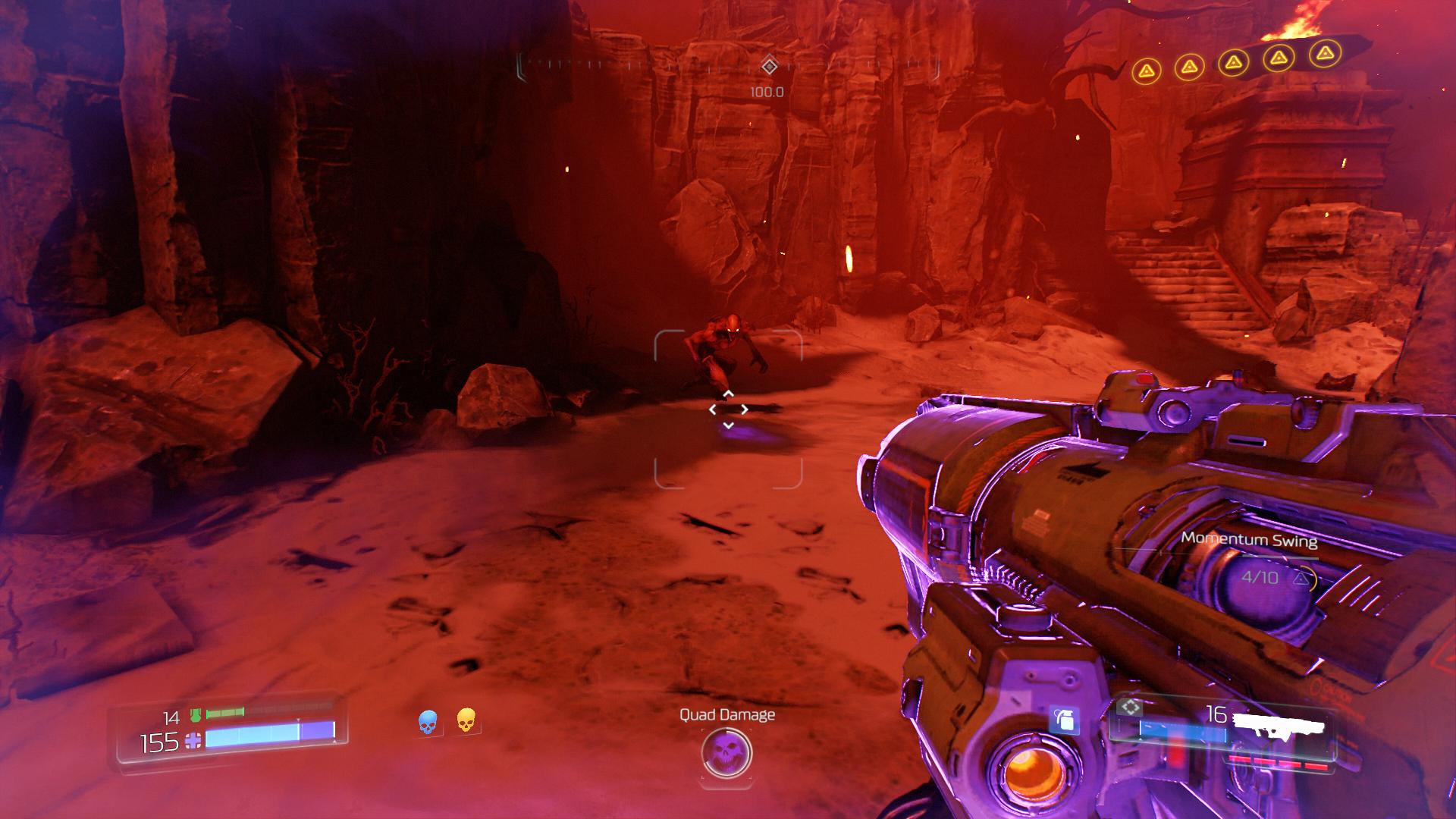This screenshot has height=819, width=1456.
Task: Select the yellow skull key icon
Action: [x=466, y=720]
